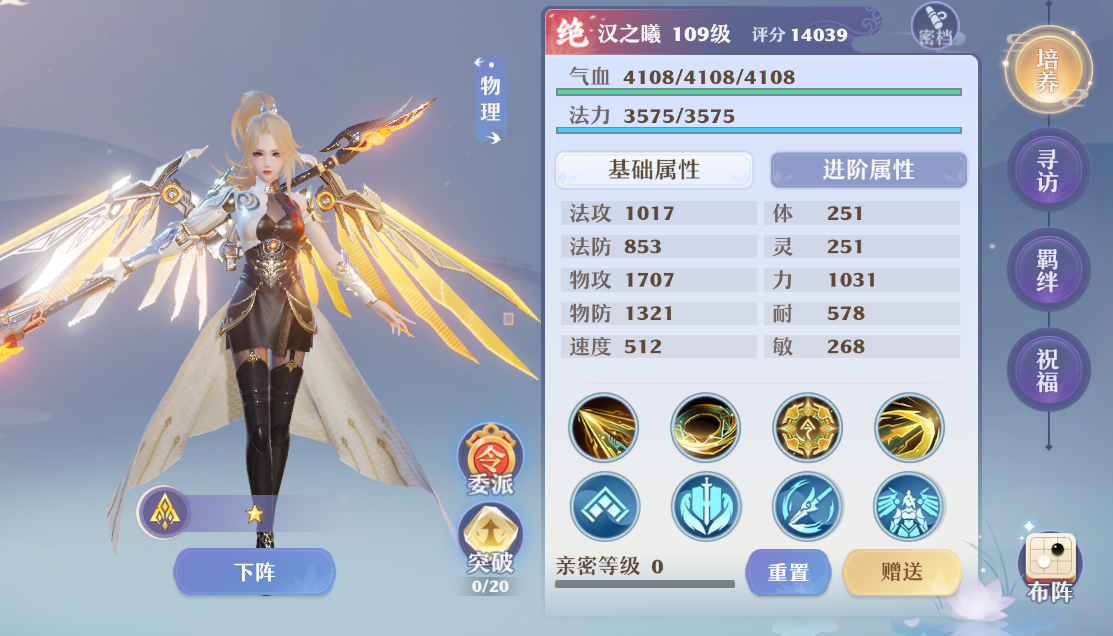
Task: Choose the golden compass emblem skill
Action: click(x=807, y=428)
